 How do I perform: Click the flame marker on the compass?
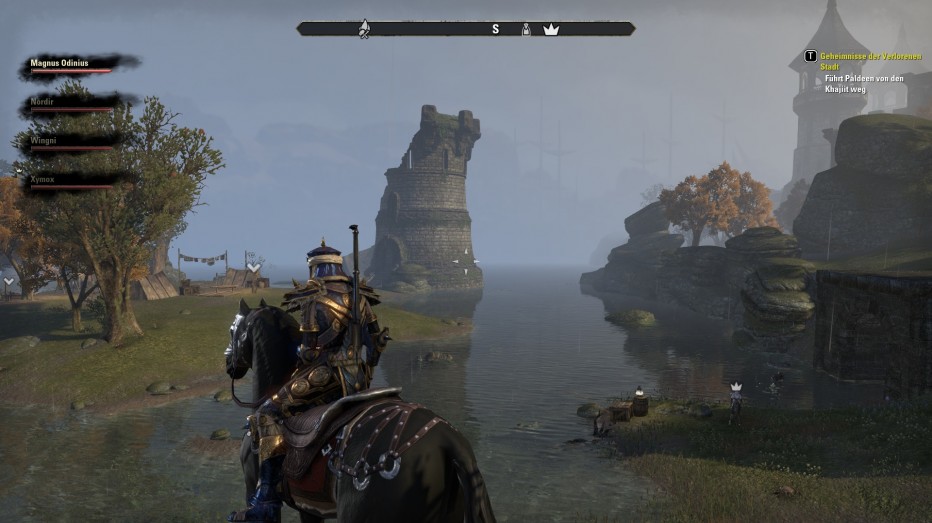(365, 29)
